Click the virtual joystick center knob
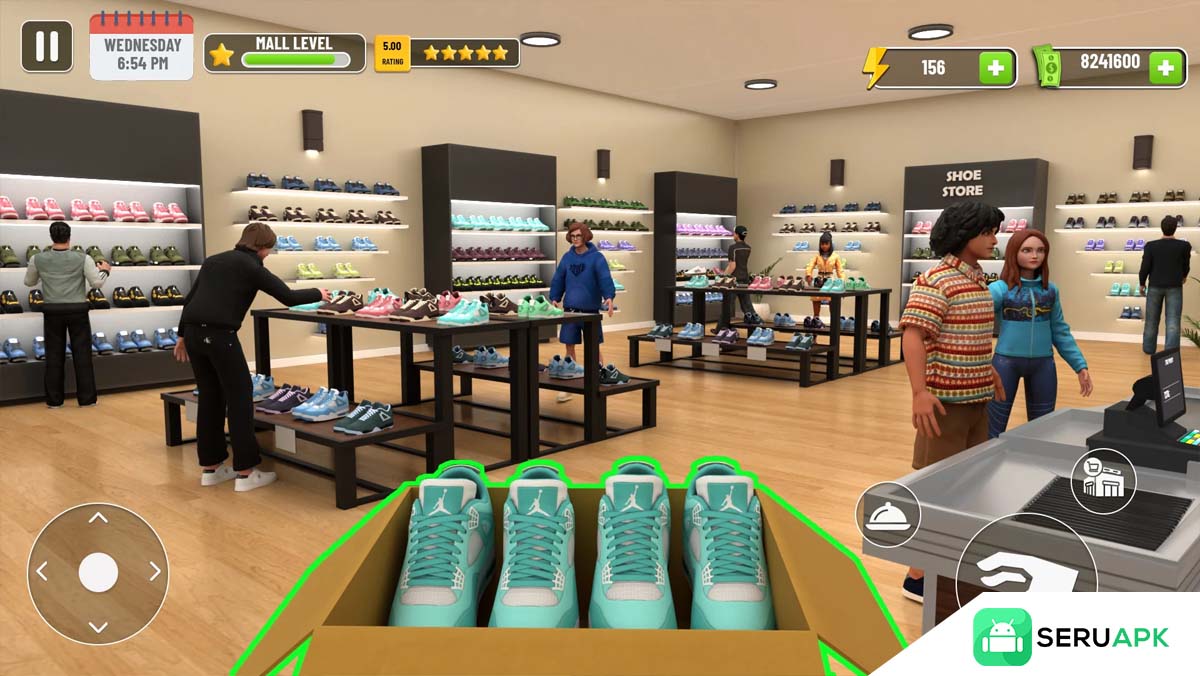The image size is (1200, 676). pyautogui.click(x=98, y=572)
